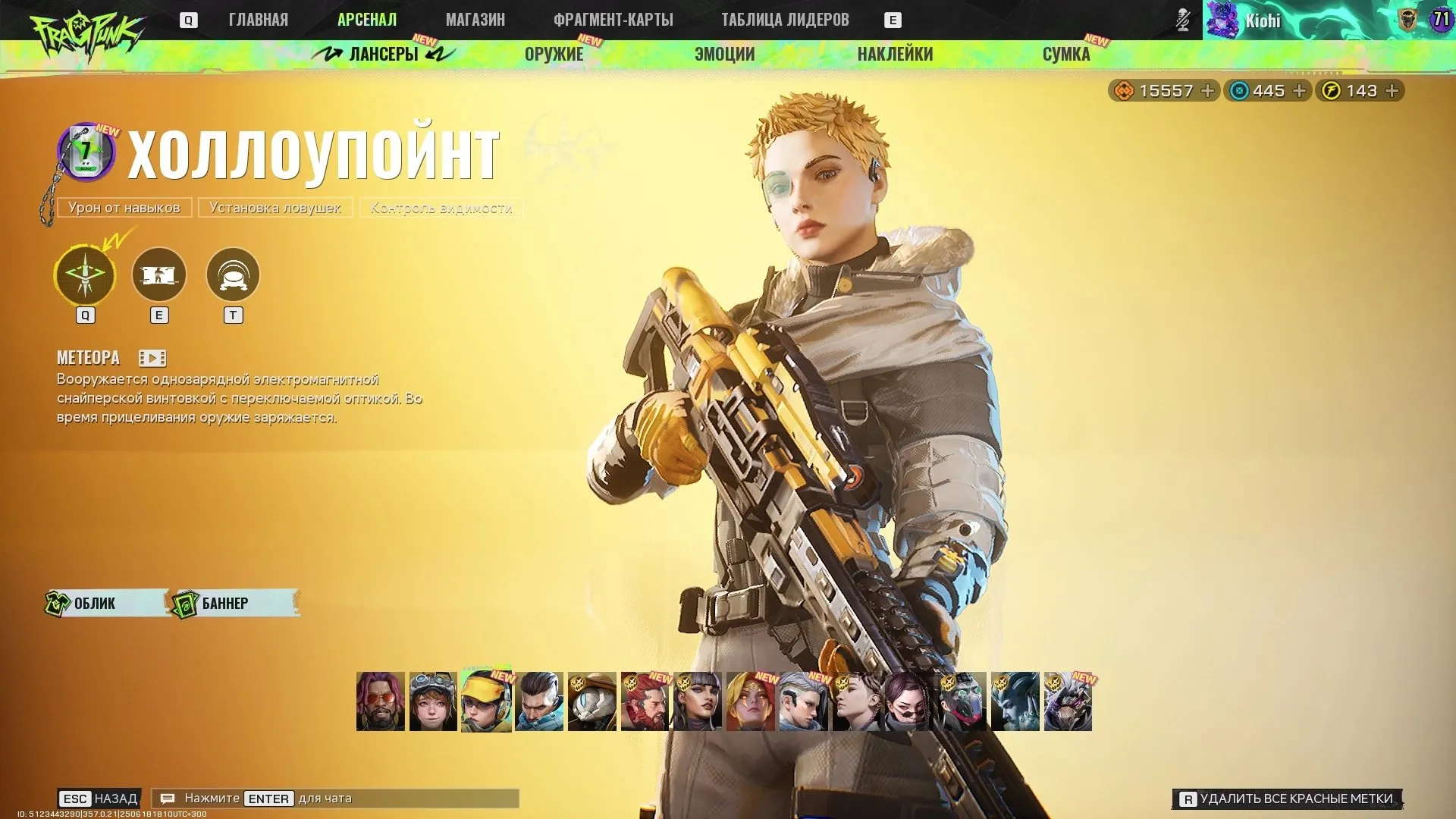Play the Метеора ability preview video
1456x819 pixels.
pos(151,357)
